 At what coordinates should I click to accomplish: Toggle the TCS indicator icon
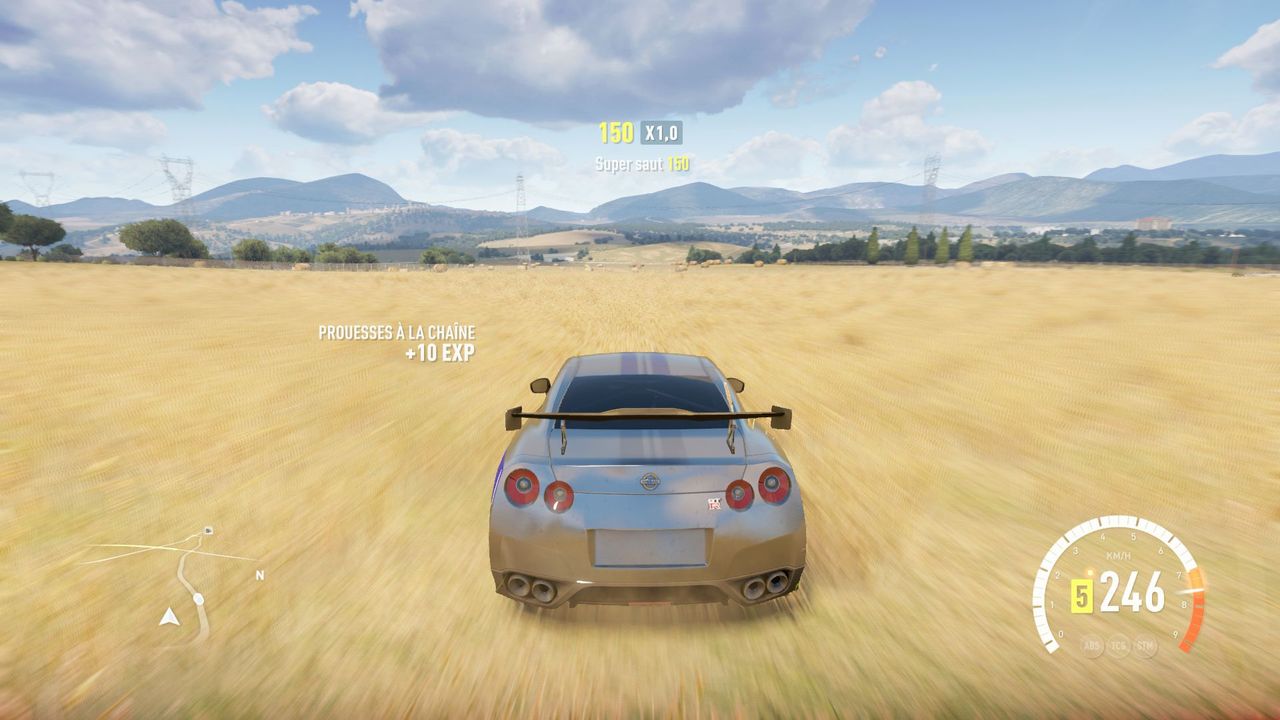point(1118,646)
